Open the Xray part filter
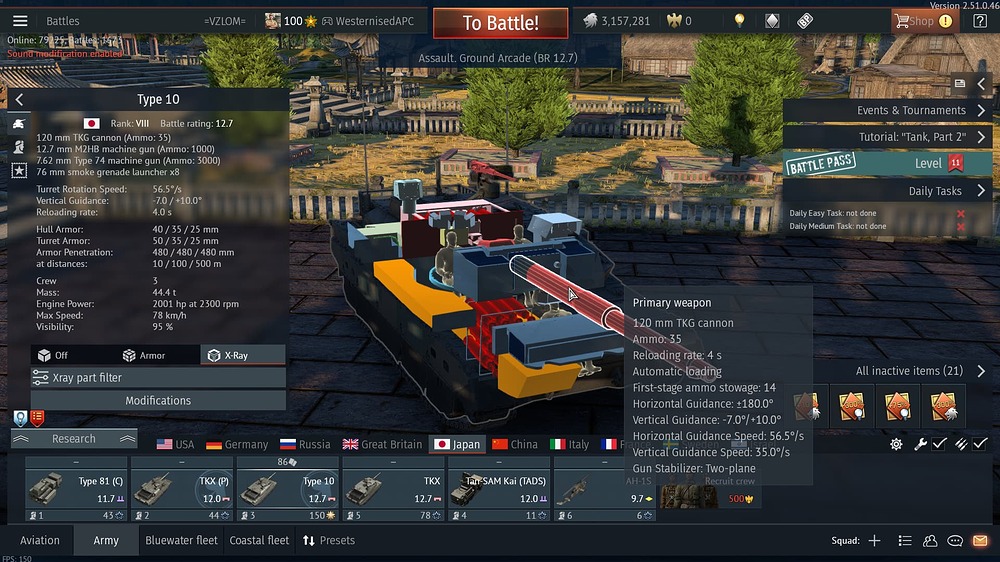The height and width of the screenshot is (562, 1000). 158,378
